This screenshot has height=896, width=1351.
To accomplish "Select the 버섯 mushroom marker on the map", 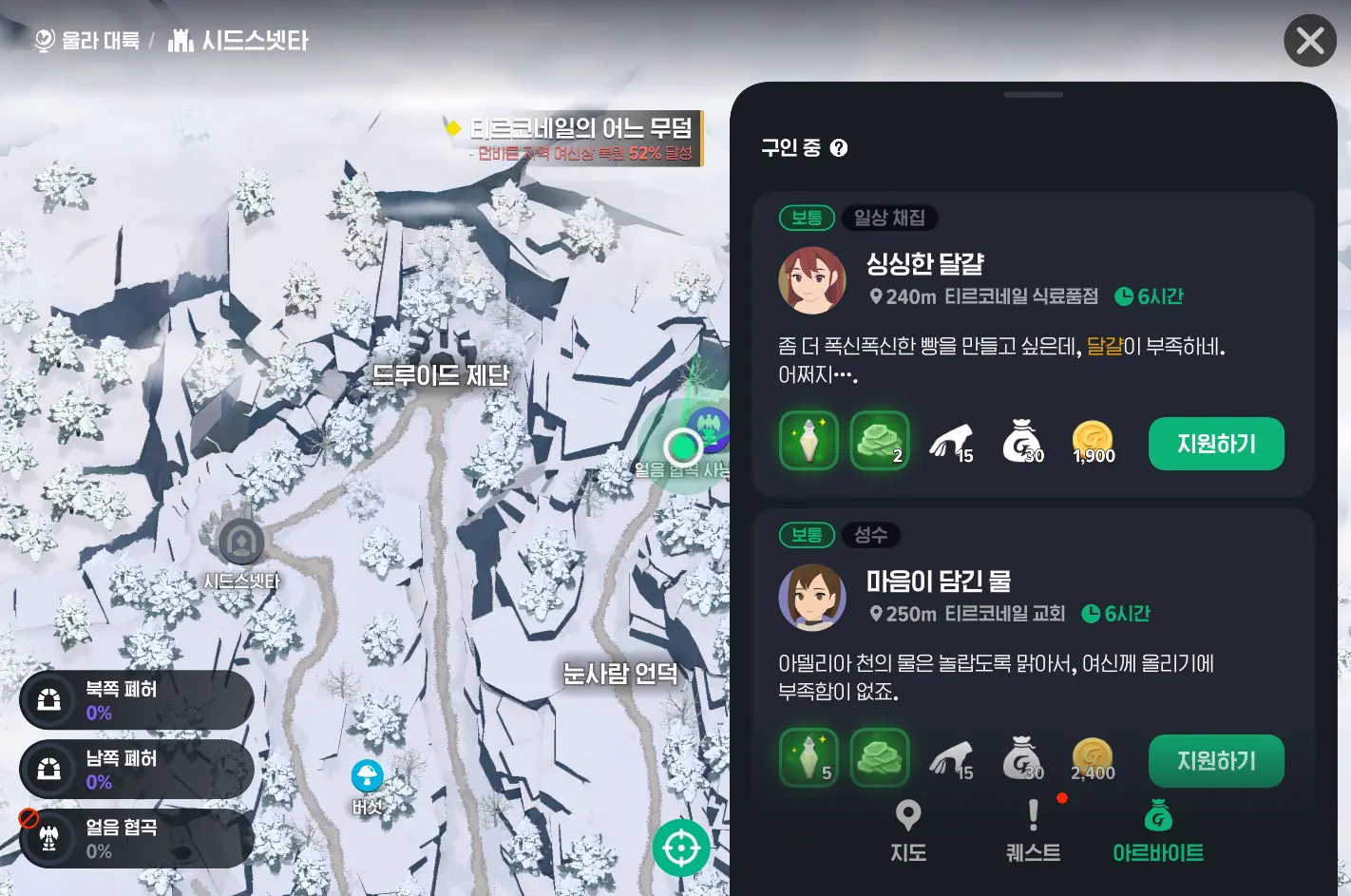I will [x=368, y=774].
